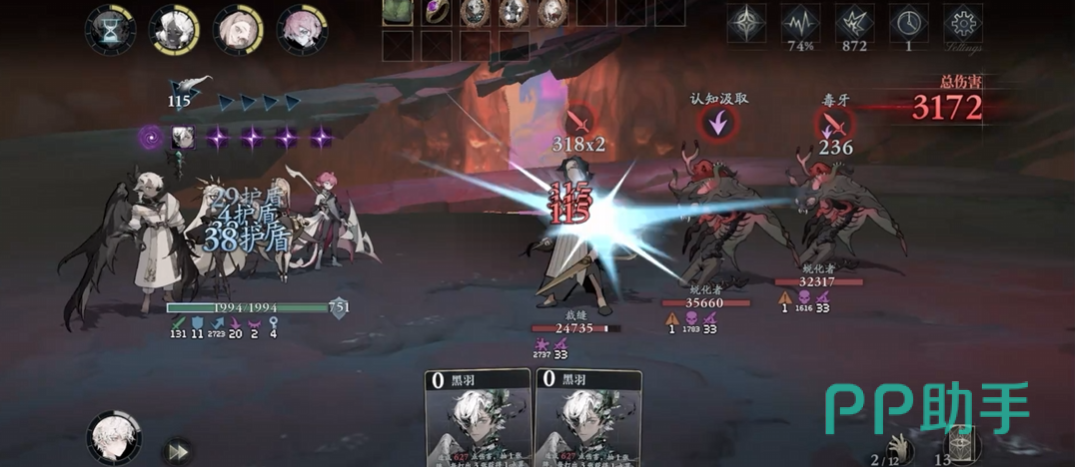The width and height of the screenshot is (1075, 467).
Task: Play the left 黑羽 card
Action: point(478,420)
